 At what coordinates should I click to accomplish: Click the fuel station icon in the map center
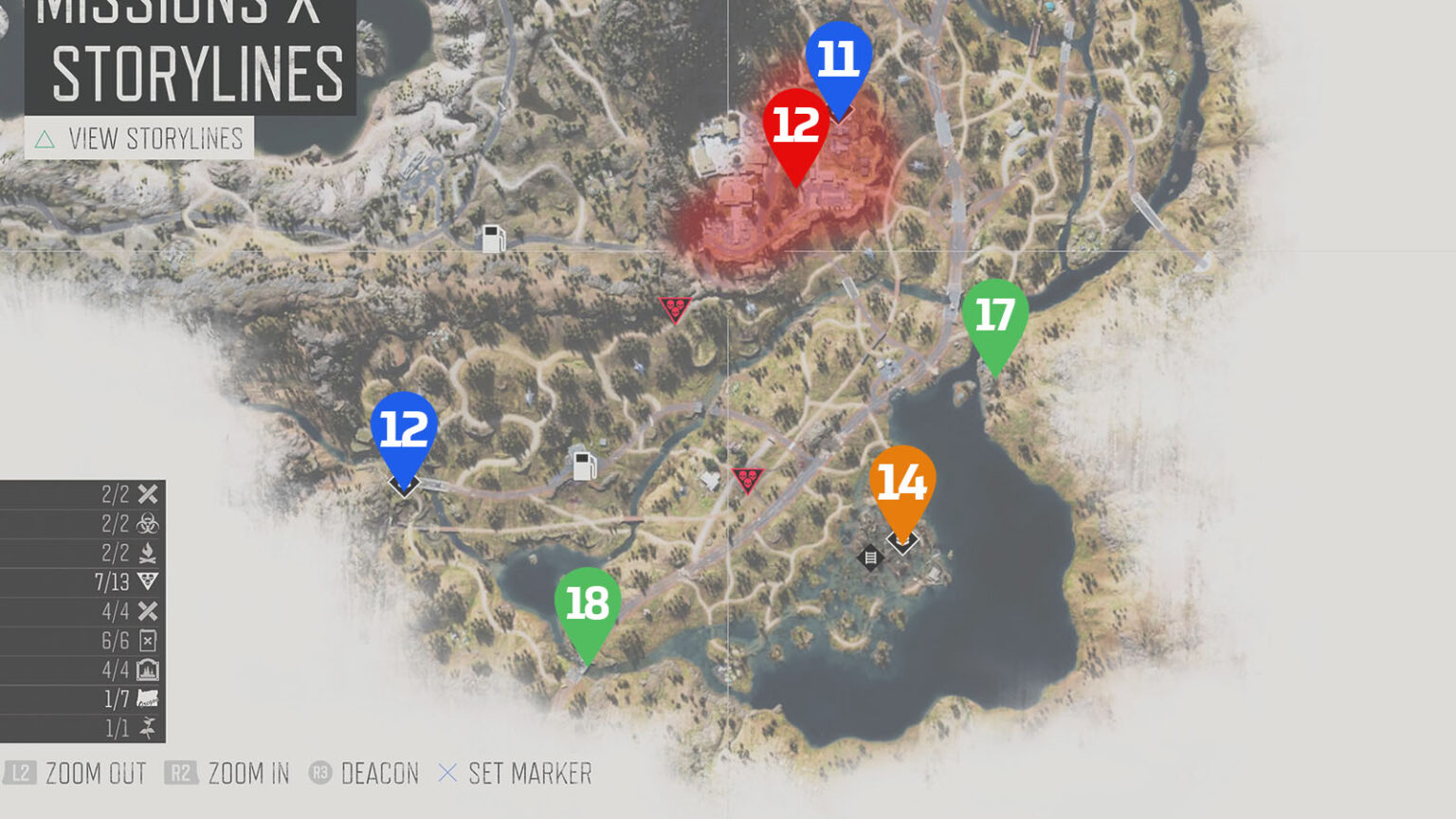coord(582,464)
